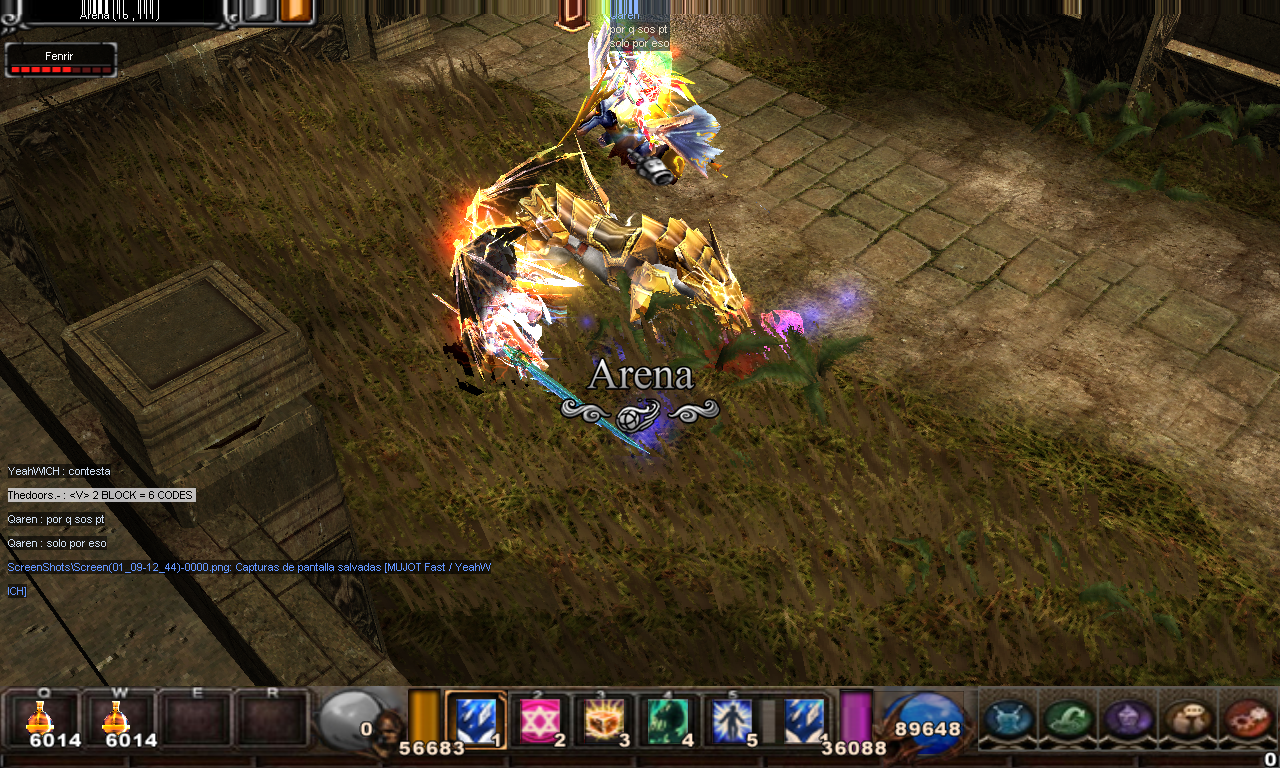Select the highlighted Thedoors chat message
The image size is (1280, 768).
coord(101,495)
